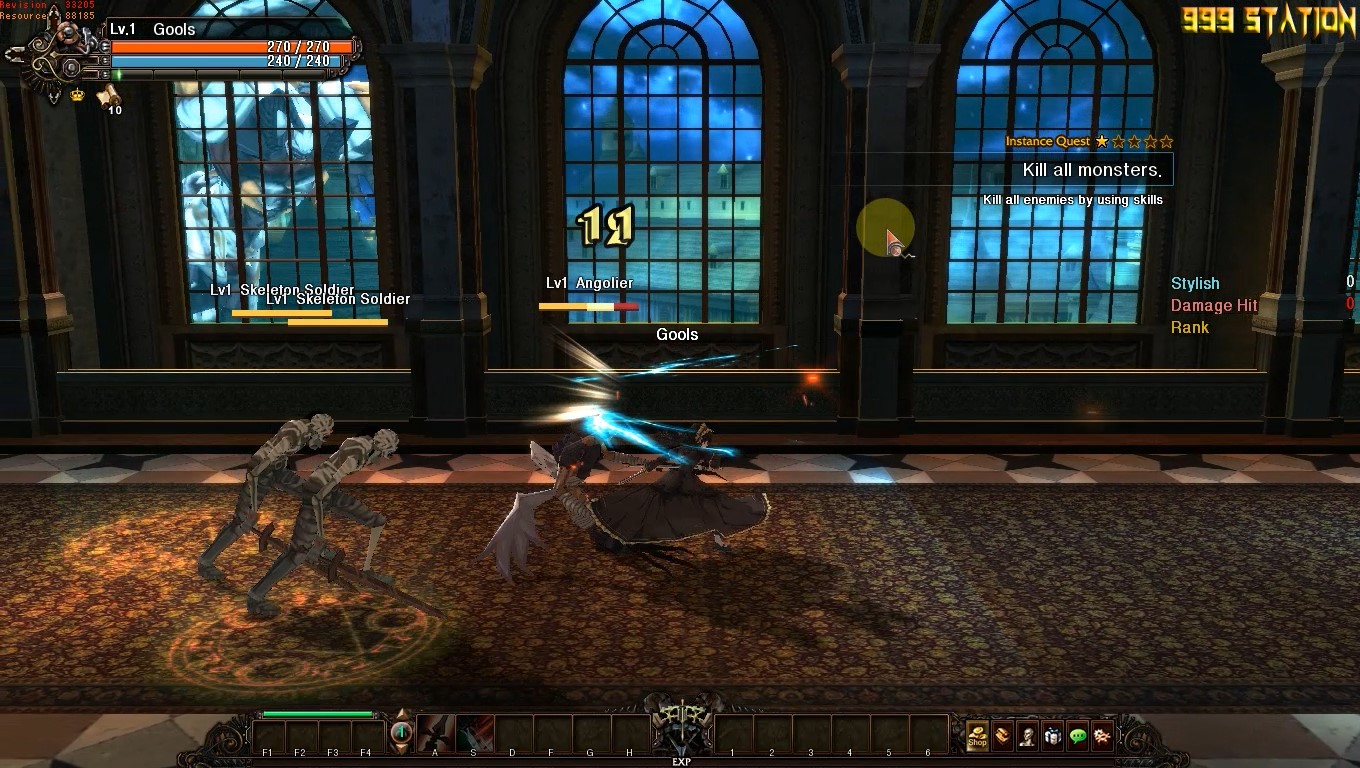
Task: Use the skill in hotbar slot S
Action: (x=474, y=734)
